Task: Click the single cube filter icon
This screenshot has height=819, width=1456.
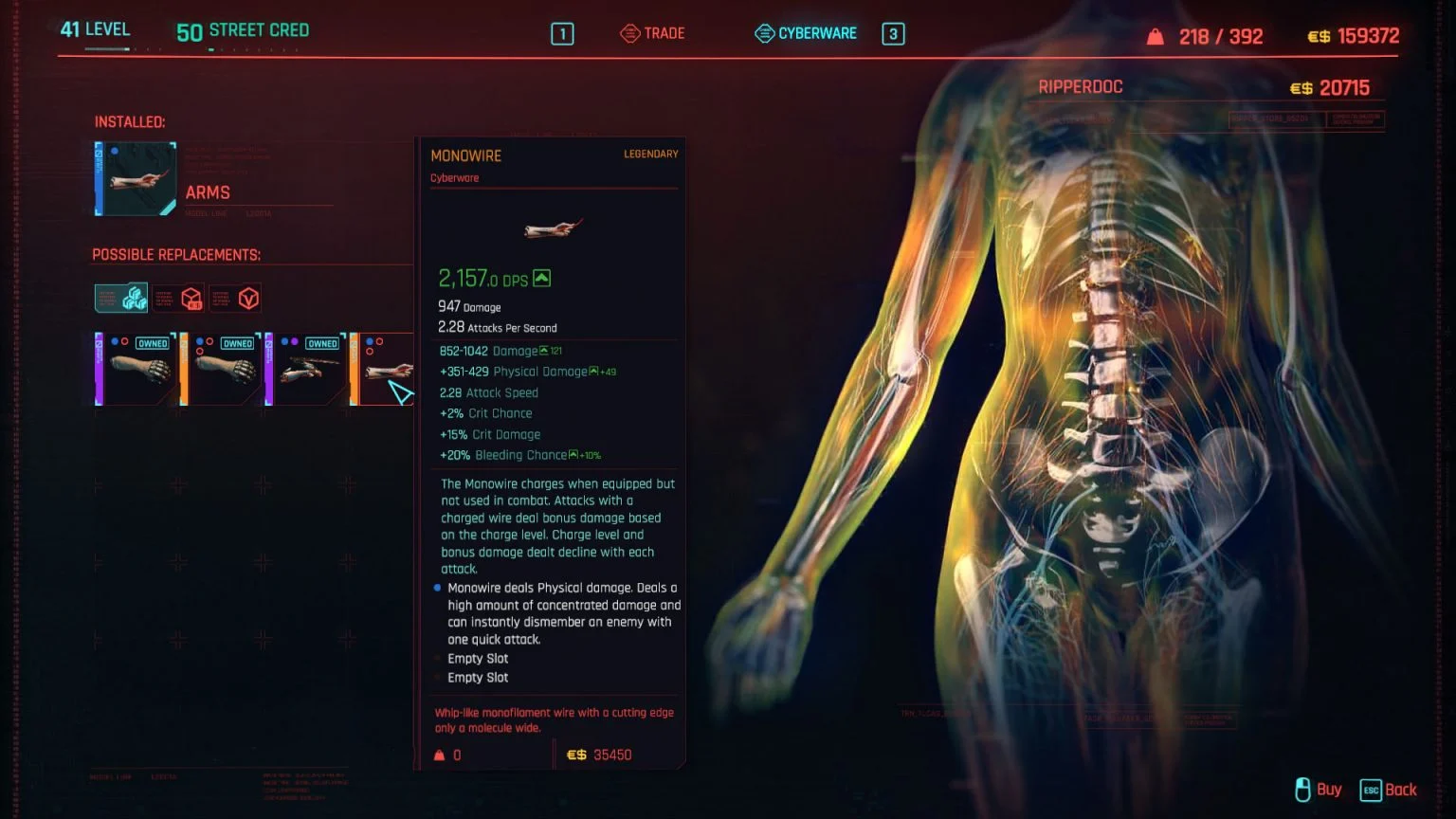Action: (x=191, y=299)
